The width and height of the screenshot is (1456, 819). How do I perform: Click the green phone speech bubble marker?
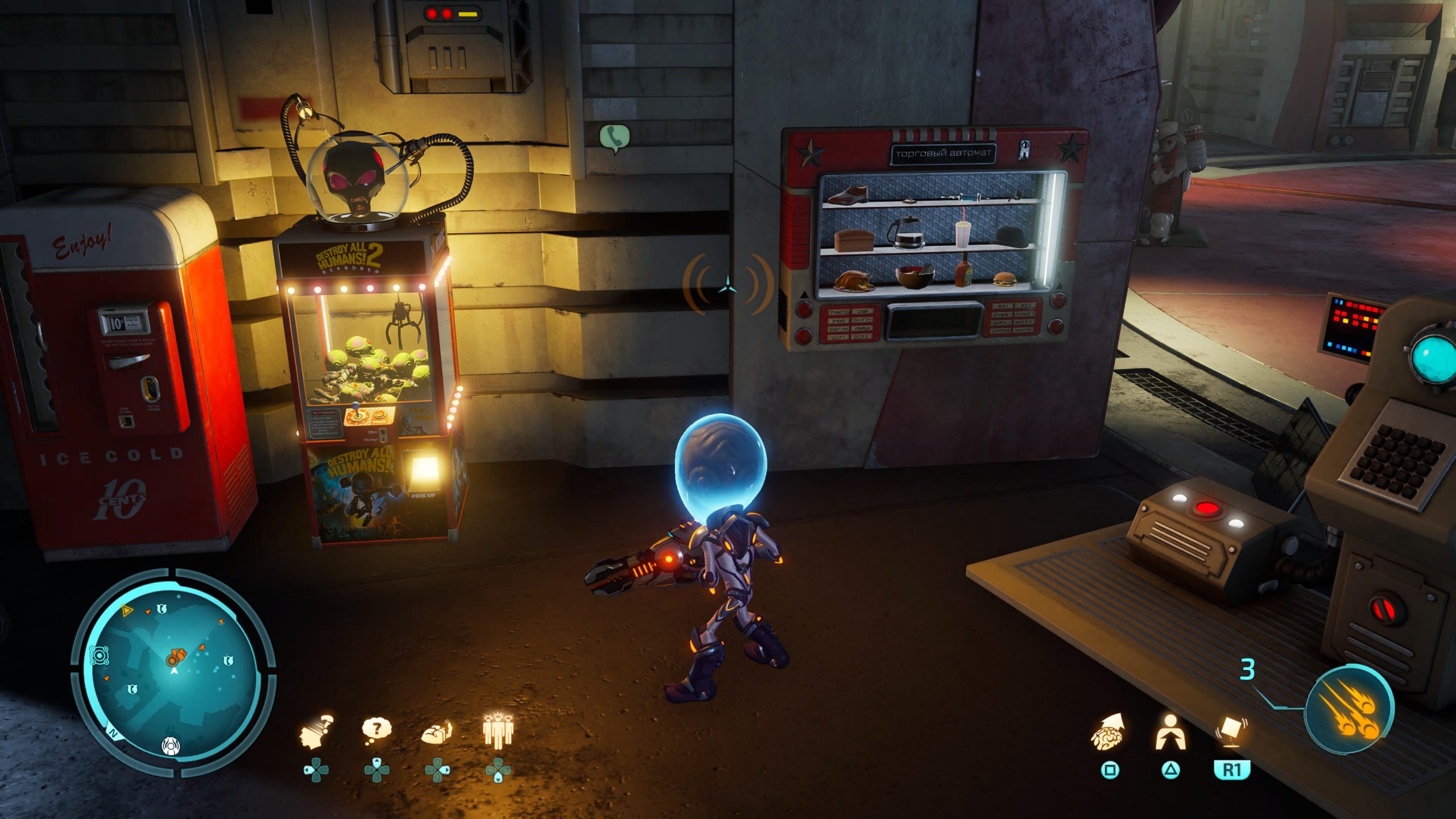coord(614,138)
